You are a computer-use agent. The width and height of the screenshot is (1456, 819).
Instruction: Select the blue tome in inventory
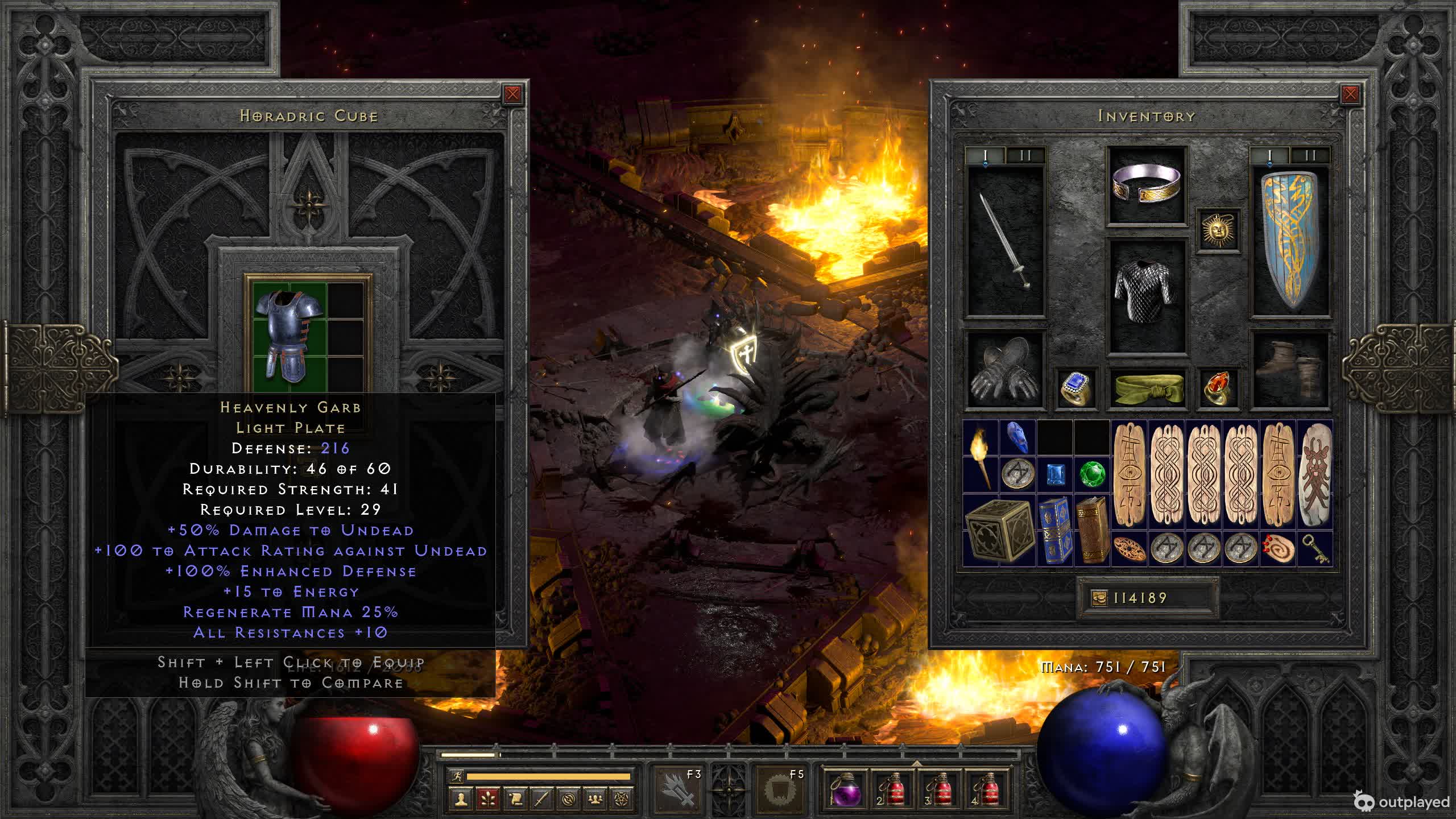pyautogui.click(x=1054, y=530)
